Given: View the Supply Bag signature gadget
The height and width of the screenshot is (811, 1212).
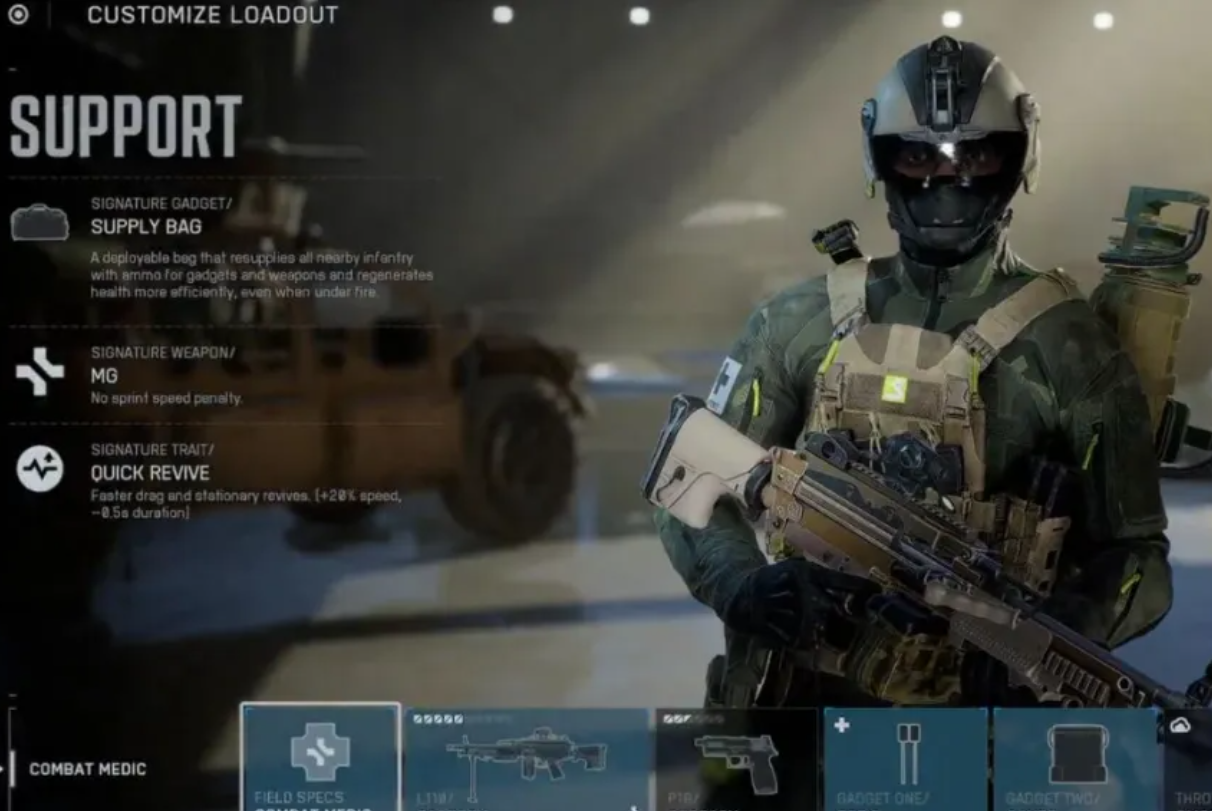Looking at the screenshot, I should (x=146, y=226).
